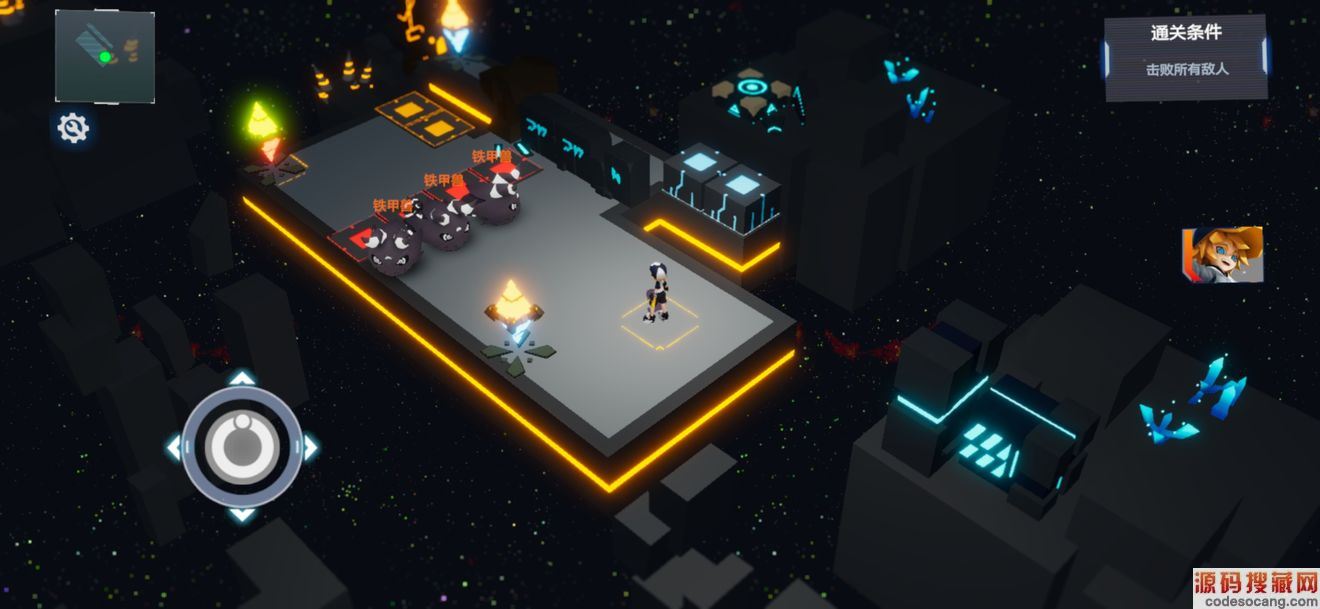Open the codesocang.com watermark link
This screenshot has height=609, width=1320.
click(1255, 588)
